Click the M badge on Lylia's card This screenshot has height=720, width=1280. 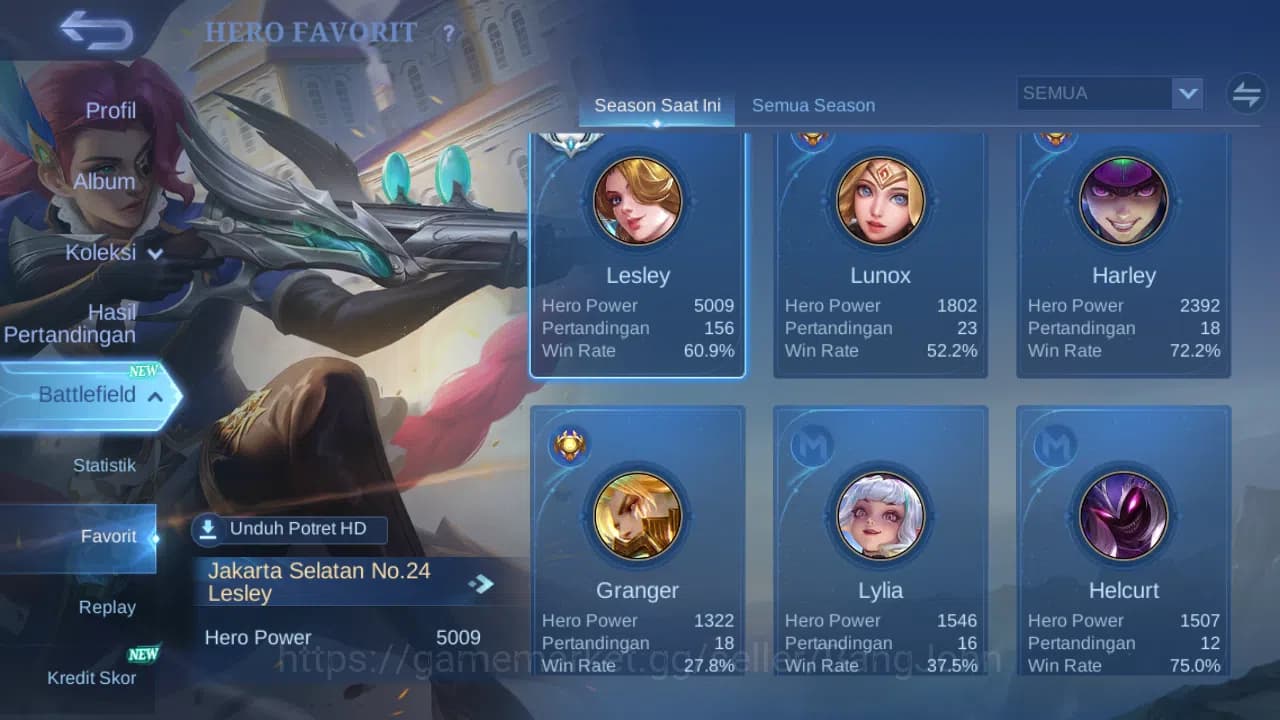coord(810,445)
